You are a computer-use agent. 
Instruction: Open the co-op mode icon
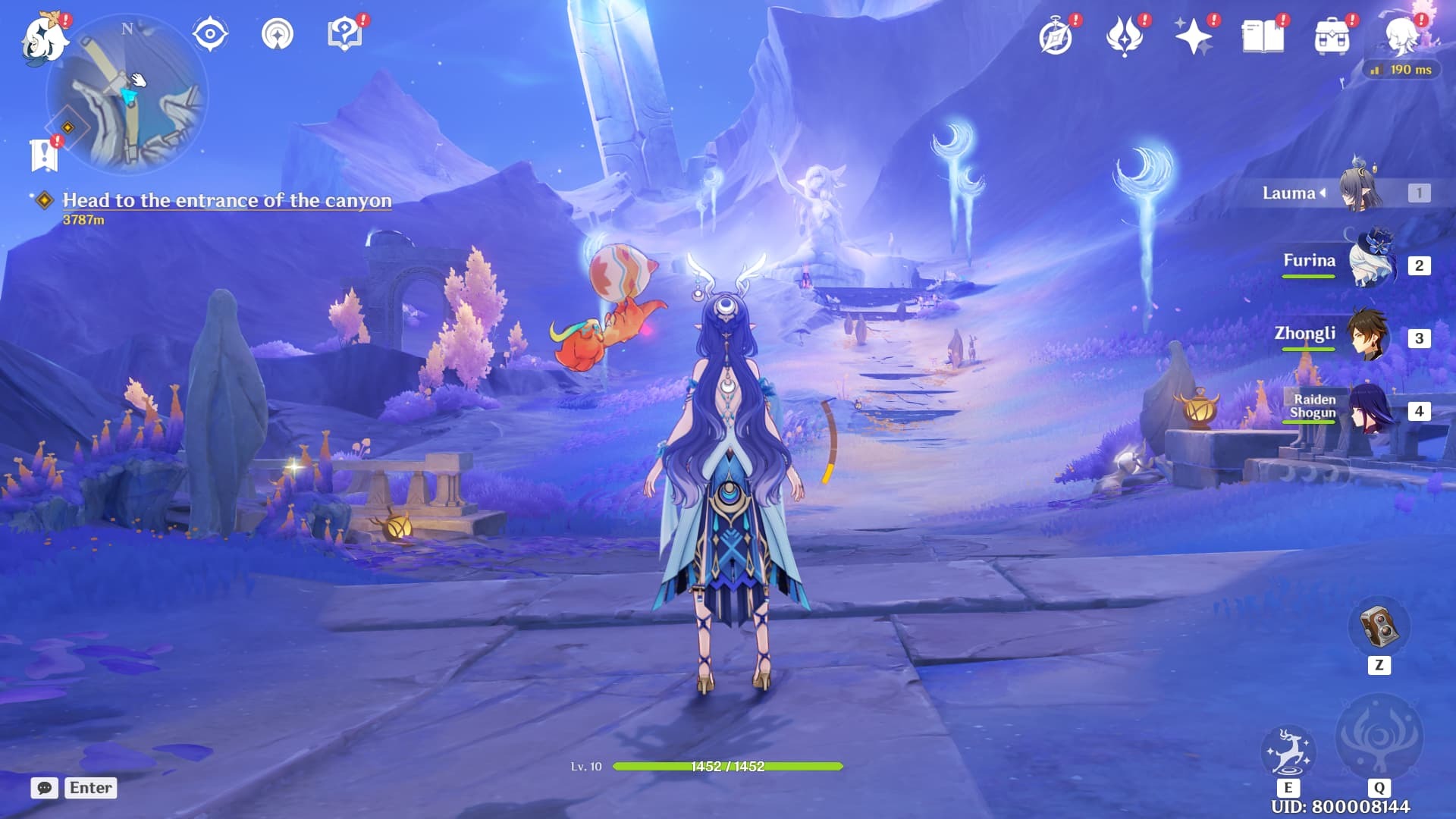pos(278,34)
